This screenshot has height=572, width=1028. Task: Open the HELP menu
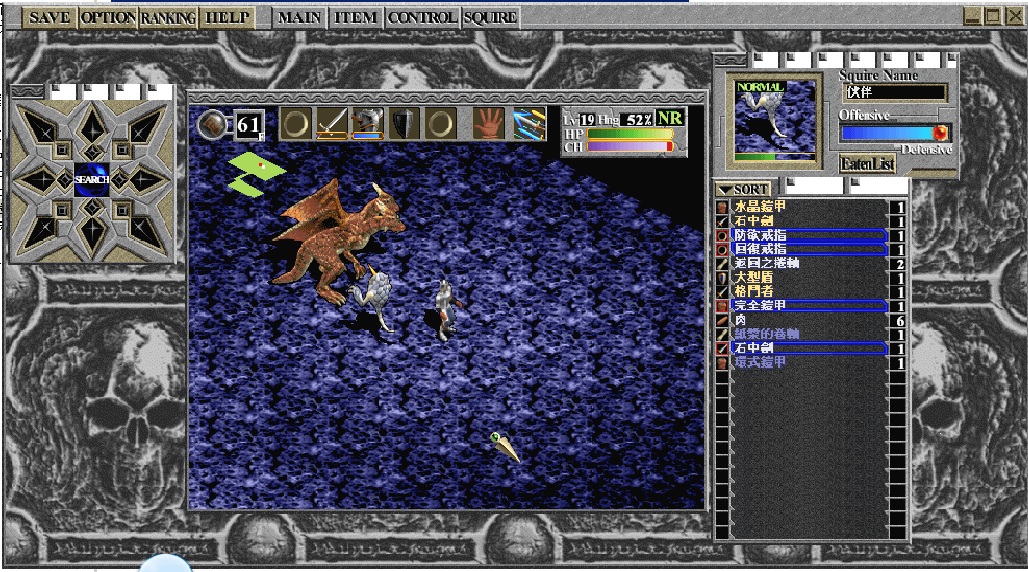(x=226, y=17)
